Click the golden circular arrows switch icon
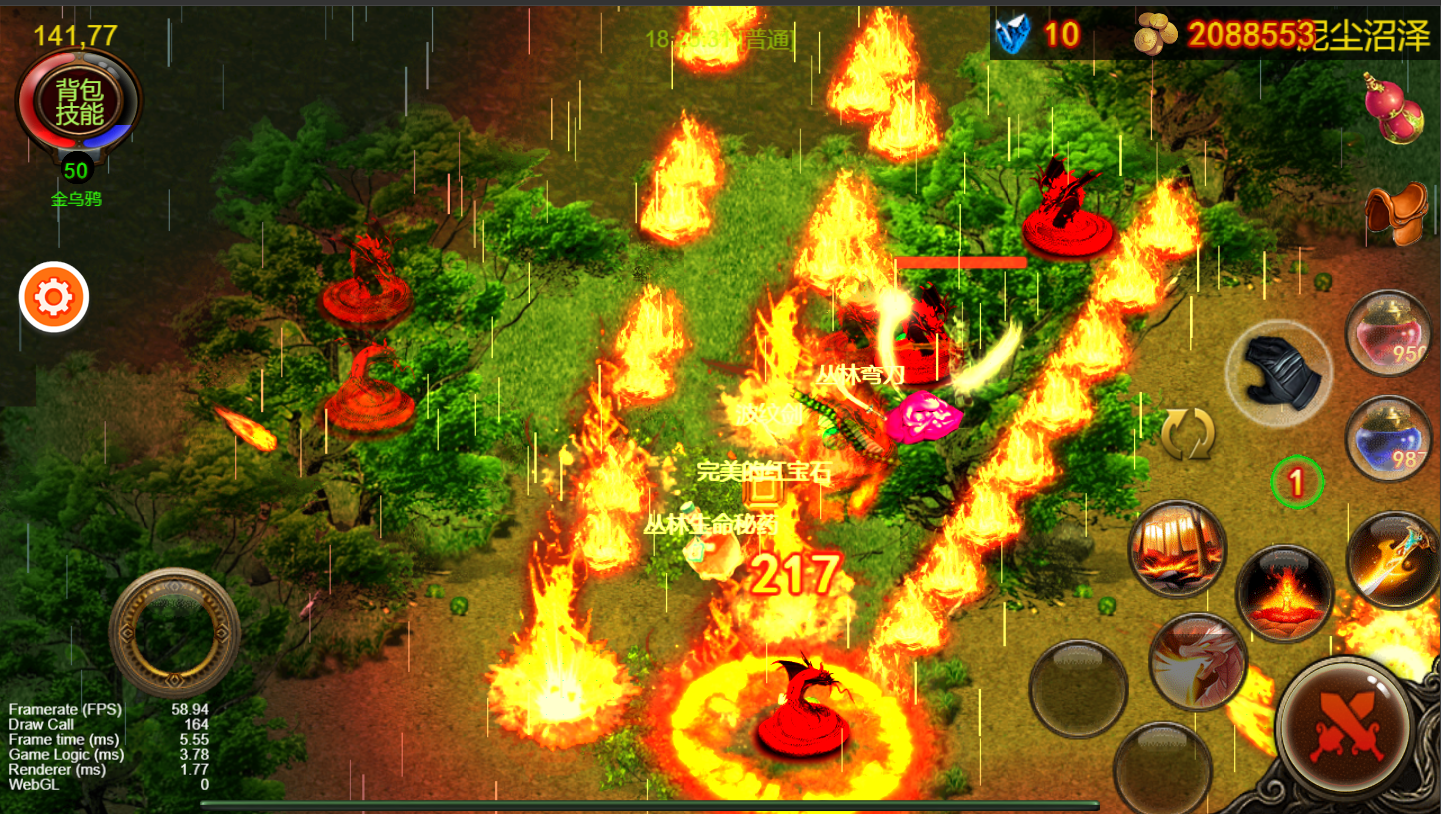This screenshot has height=814, width=1441. point(1187,434)
